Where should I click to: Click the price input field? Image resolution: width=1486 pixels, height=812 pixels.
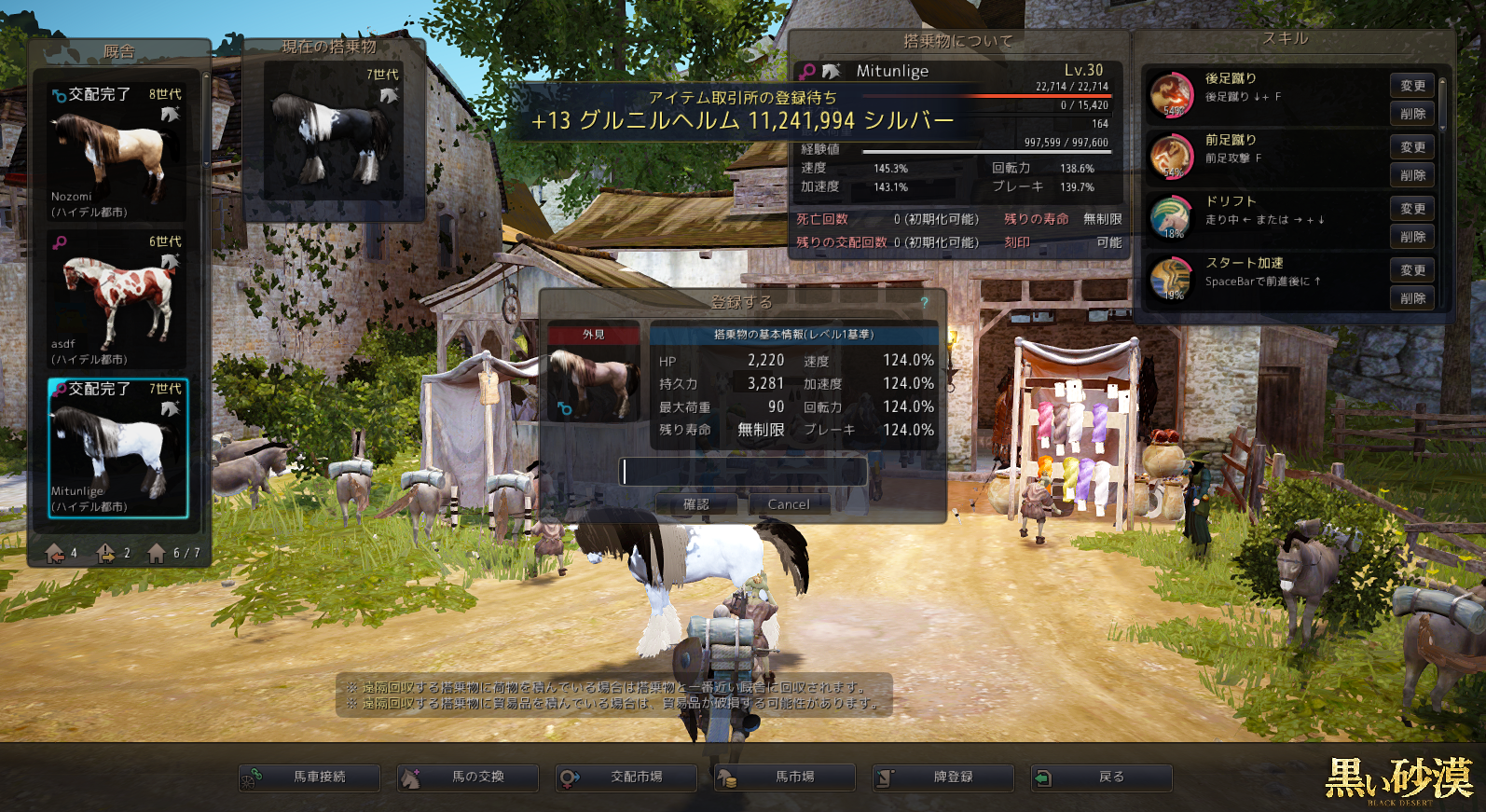[744, 472]
